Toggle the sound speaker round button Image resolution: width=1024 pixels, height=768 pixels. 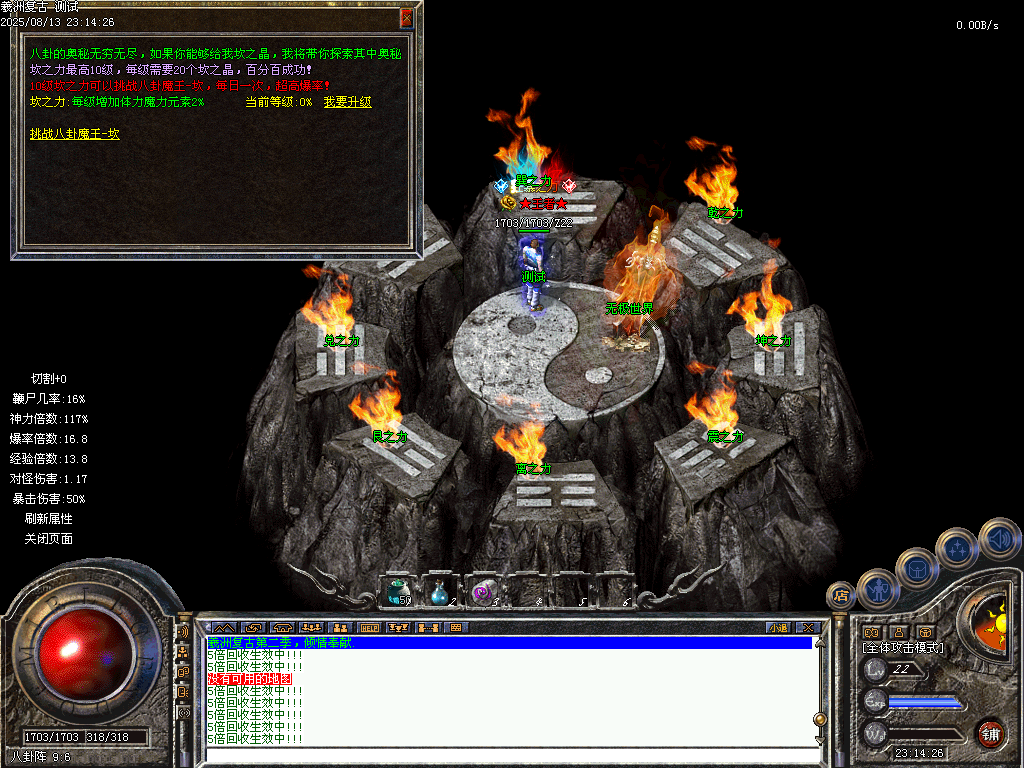coord(998,537)
